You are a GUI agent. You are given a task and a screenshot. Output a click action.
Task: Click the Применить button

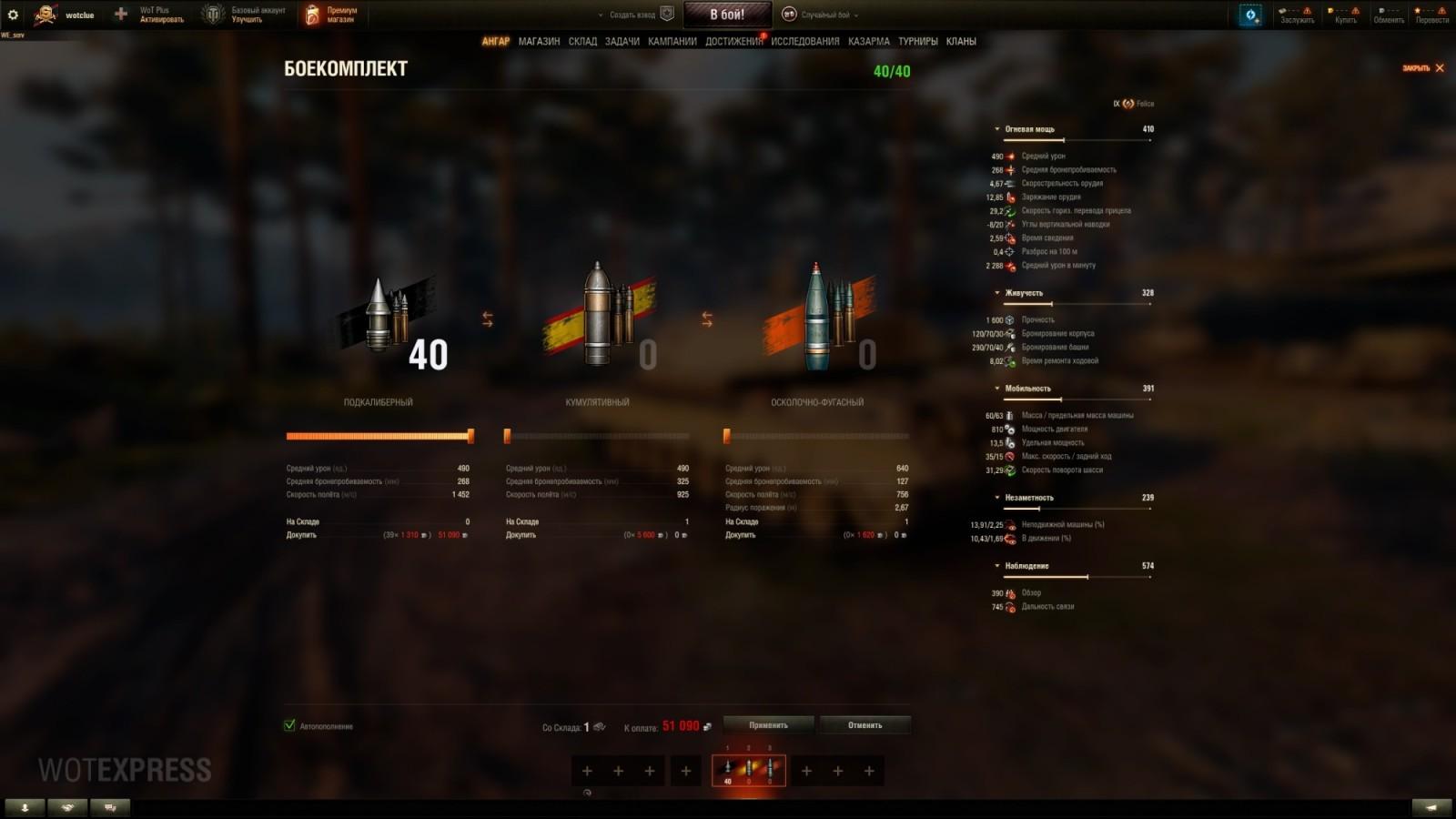(x=765, y=724)
